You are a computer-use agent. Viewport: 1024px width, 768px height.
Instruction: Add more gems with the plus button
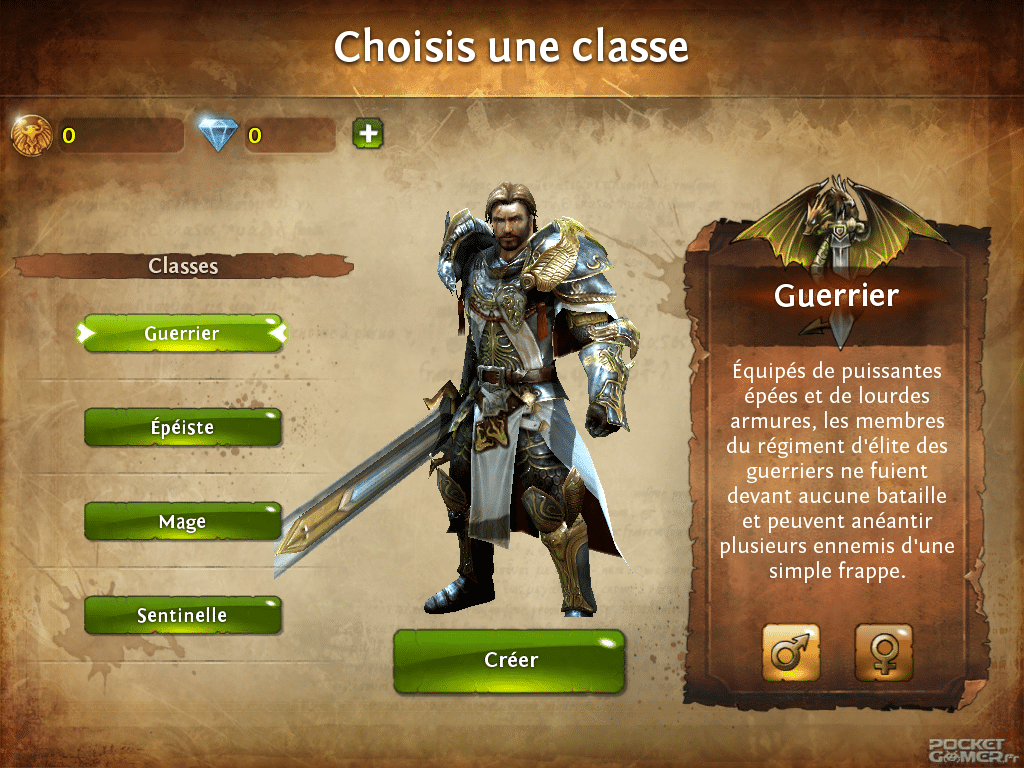pyautogui.click(x=368, y=133)
